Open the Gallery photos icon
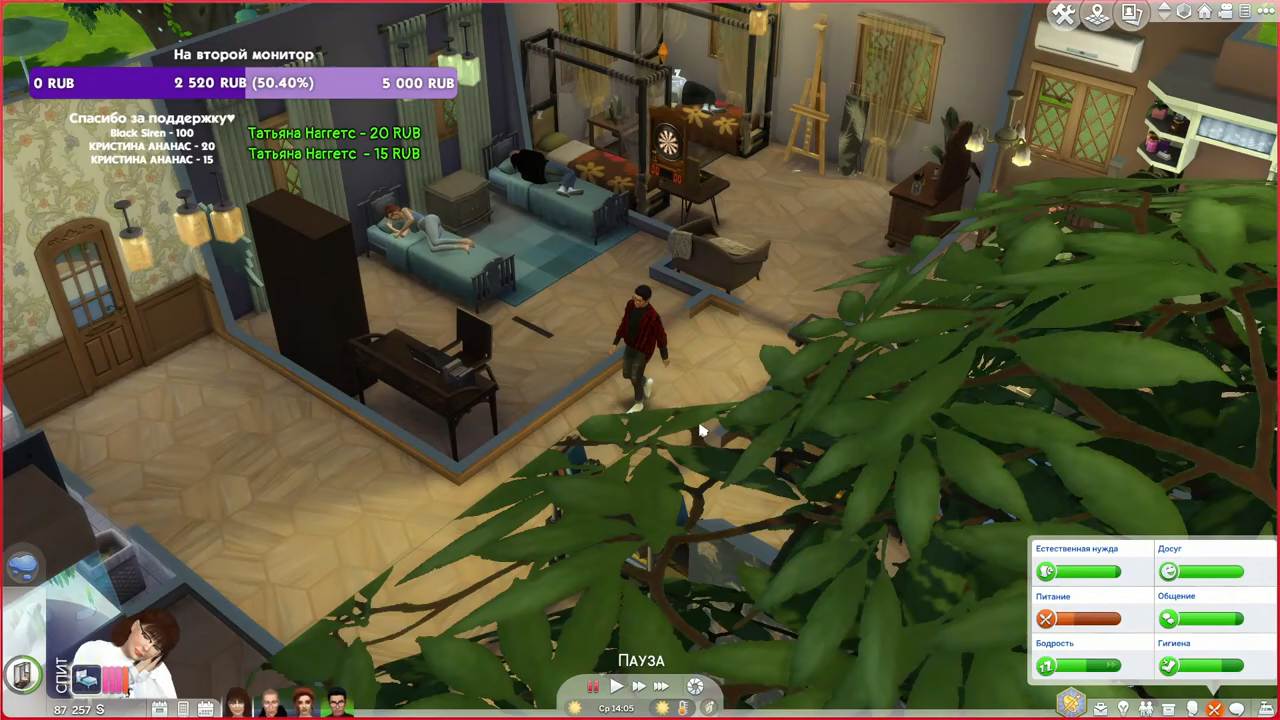Image resolution: width=1280 pixels, height=720 pixels. [1131, 15]
